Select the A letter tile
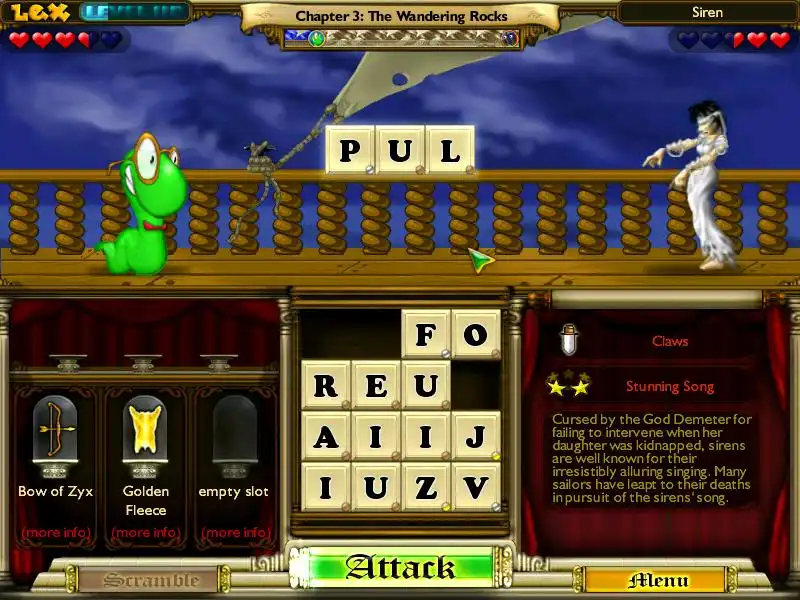800x600 pixels. (326, 436)
